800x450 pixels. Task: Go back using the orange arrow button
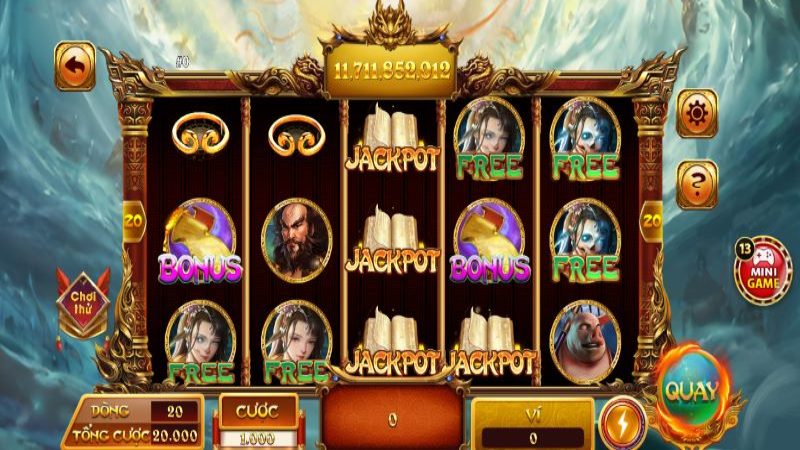tap(75, 67)
